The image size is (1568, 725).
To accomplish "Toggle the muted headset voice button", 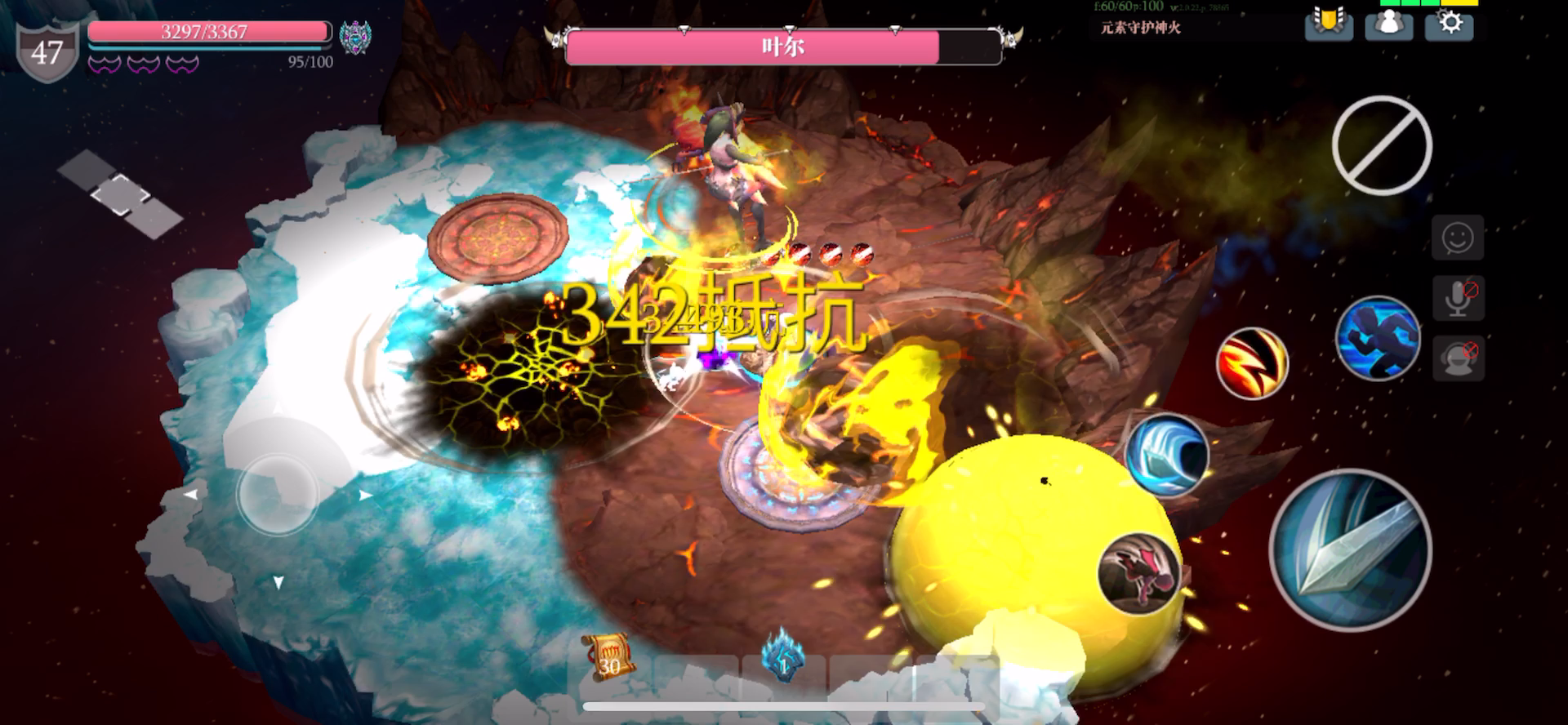I will tap(1459, 358).
